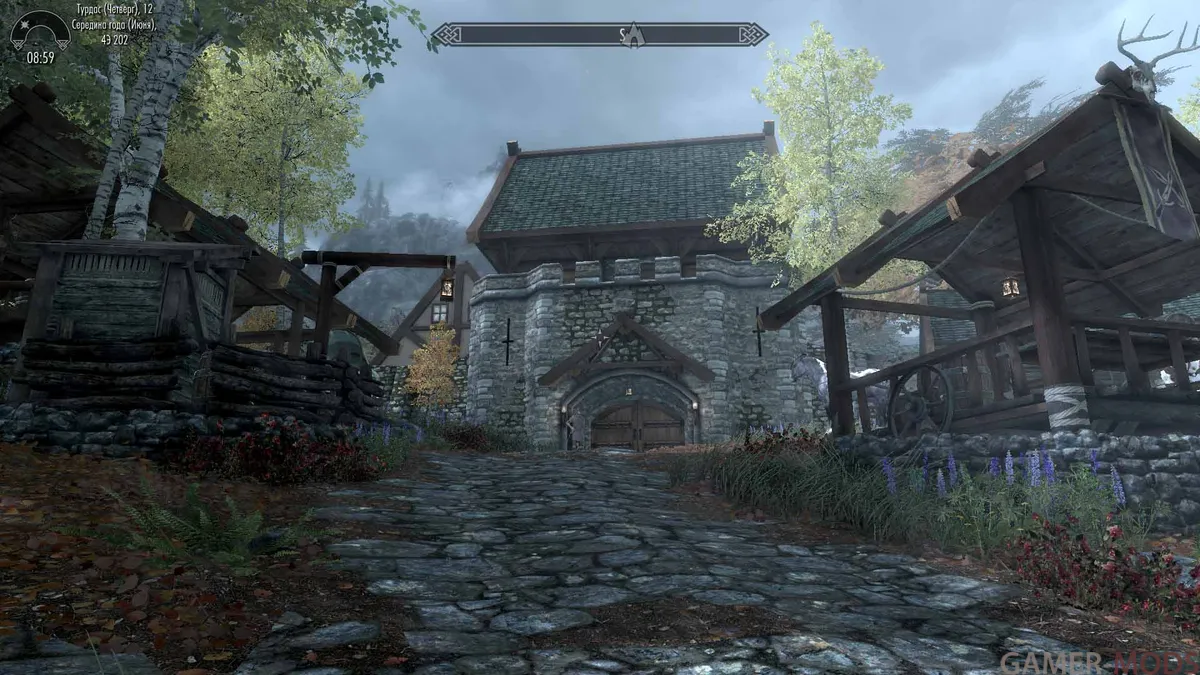Viewport: 1200px width, 675px height.
Task: Select the south marker on the compass
Action: [621, 35]
